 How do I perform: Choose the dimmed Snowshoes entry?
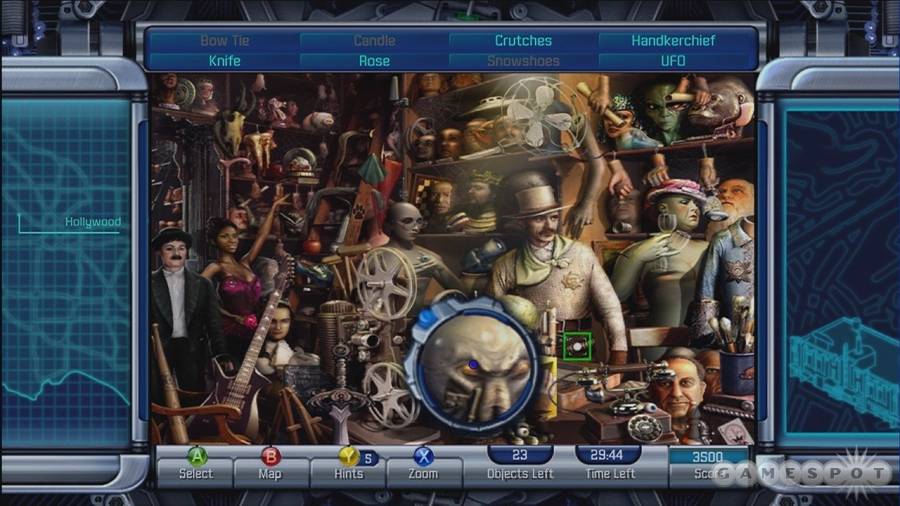(523, 61)
